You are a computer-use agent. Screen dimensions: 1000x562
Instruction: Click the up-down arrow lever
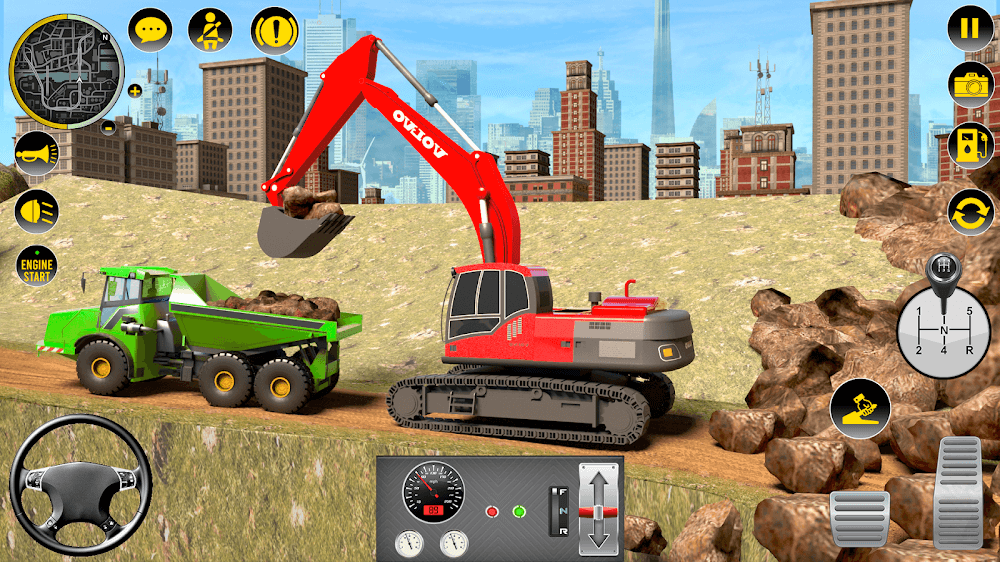(x=598, y=508)
